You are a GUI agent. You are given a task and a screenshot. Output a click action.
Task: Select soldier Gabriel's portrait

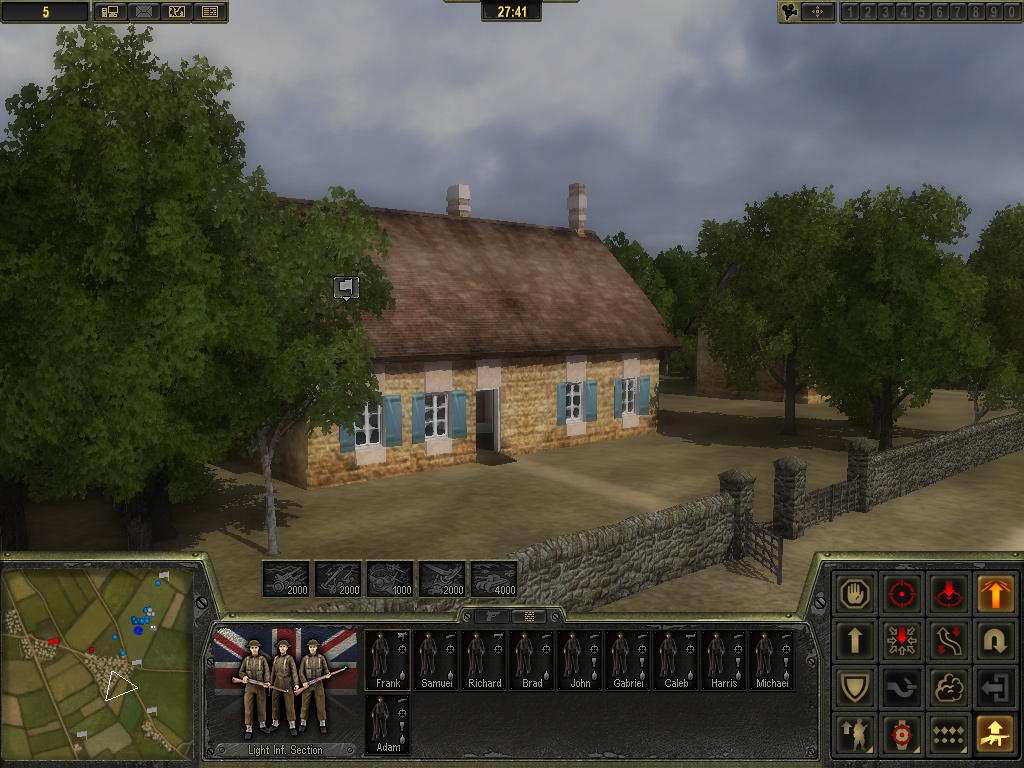[628, 658]
